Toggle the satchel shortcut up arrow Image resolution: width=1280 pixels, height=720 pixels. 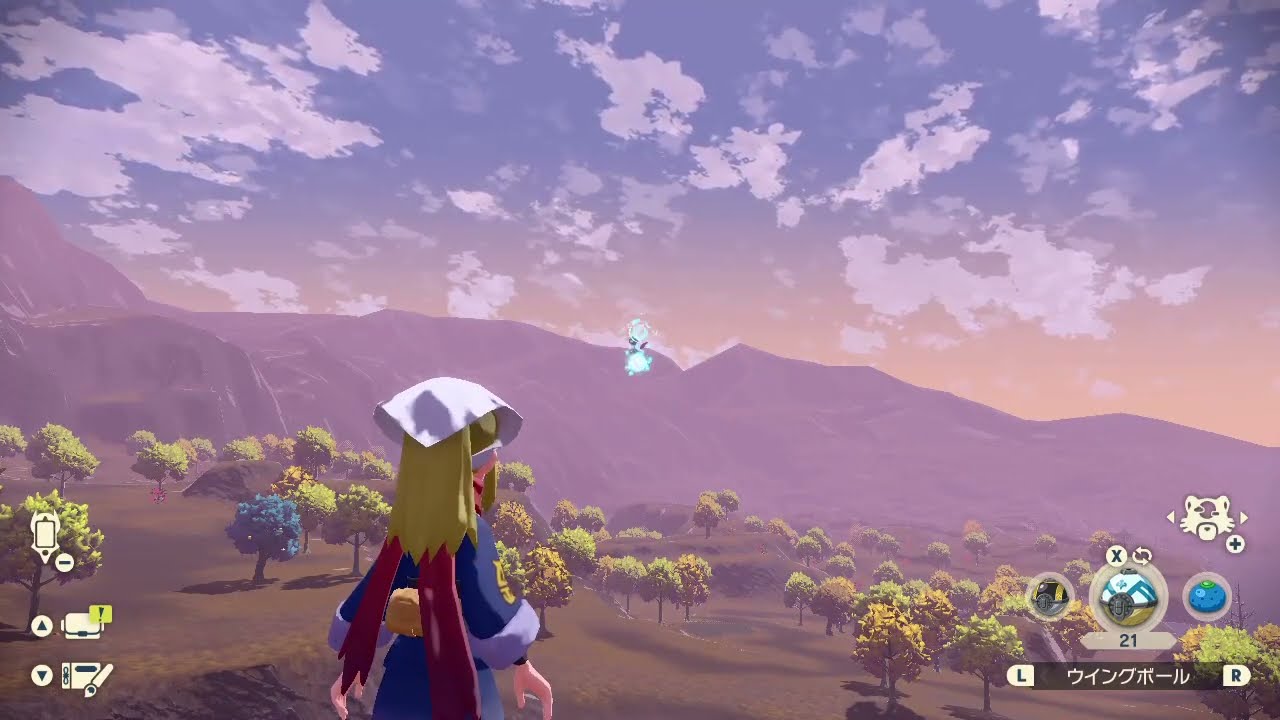click(x=42, y=625)
